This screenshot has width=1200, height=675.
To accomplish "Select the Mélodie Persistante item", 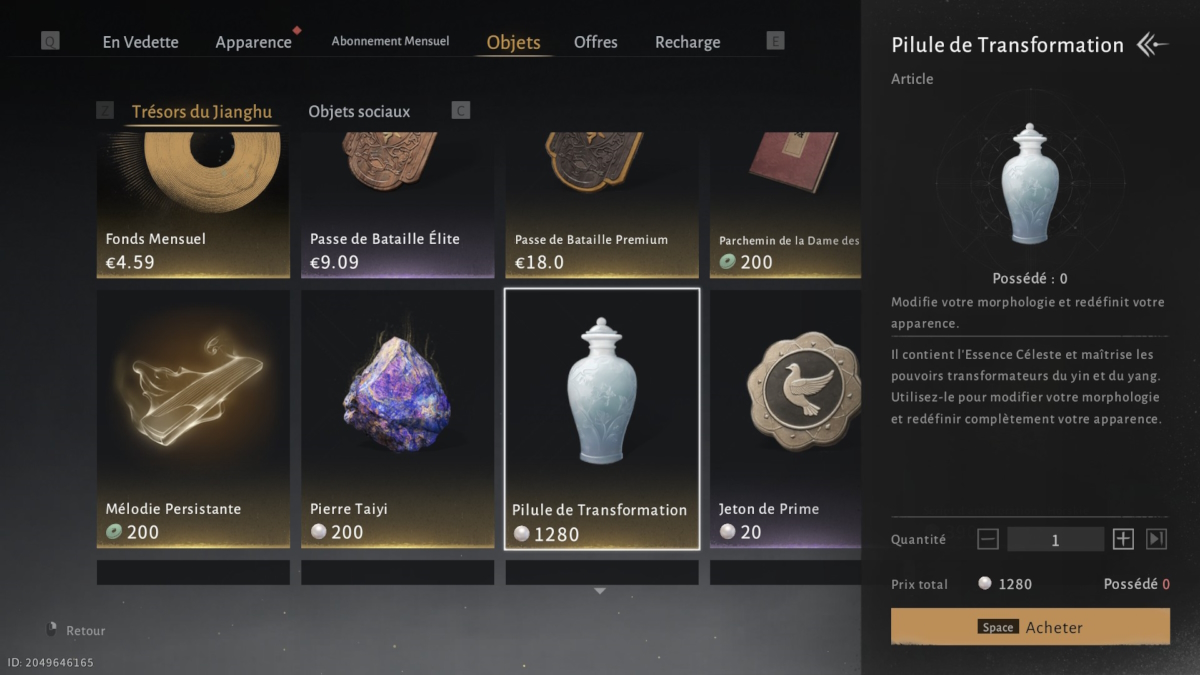I will tap(193, 418).
